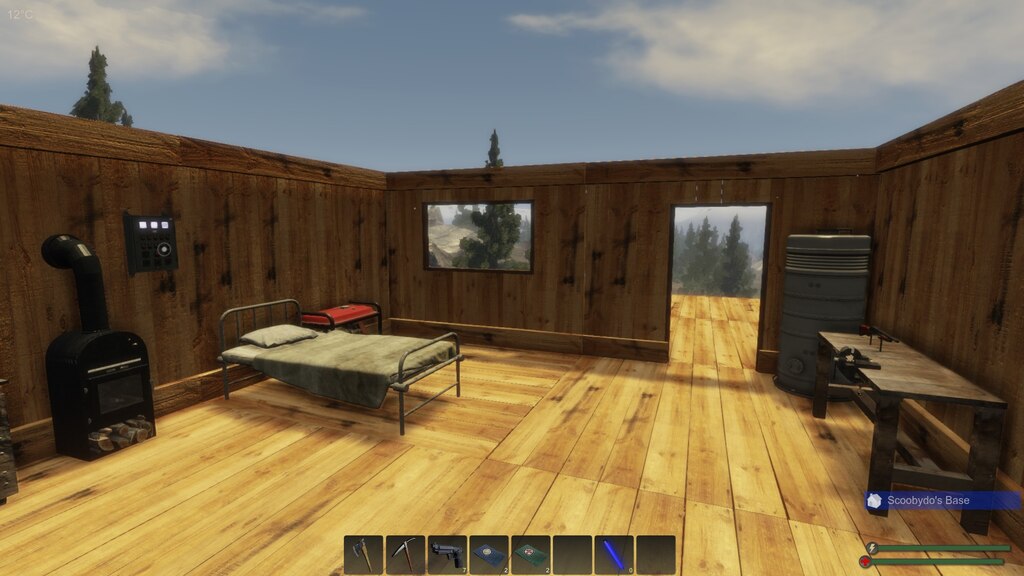Select the blue blueprint item slot
This screenshot has height=576, width=1024.
click(x=489, y=555)
